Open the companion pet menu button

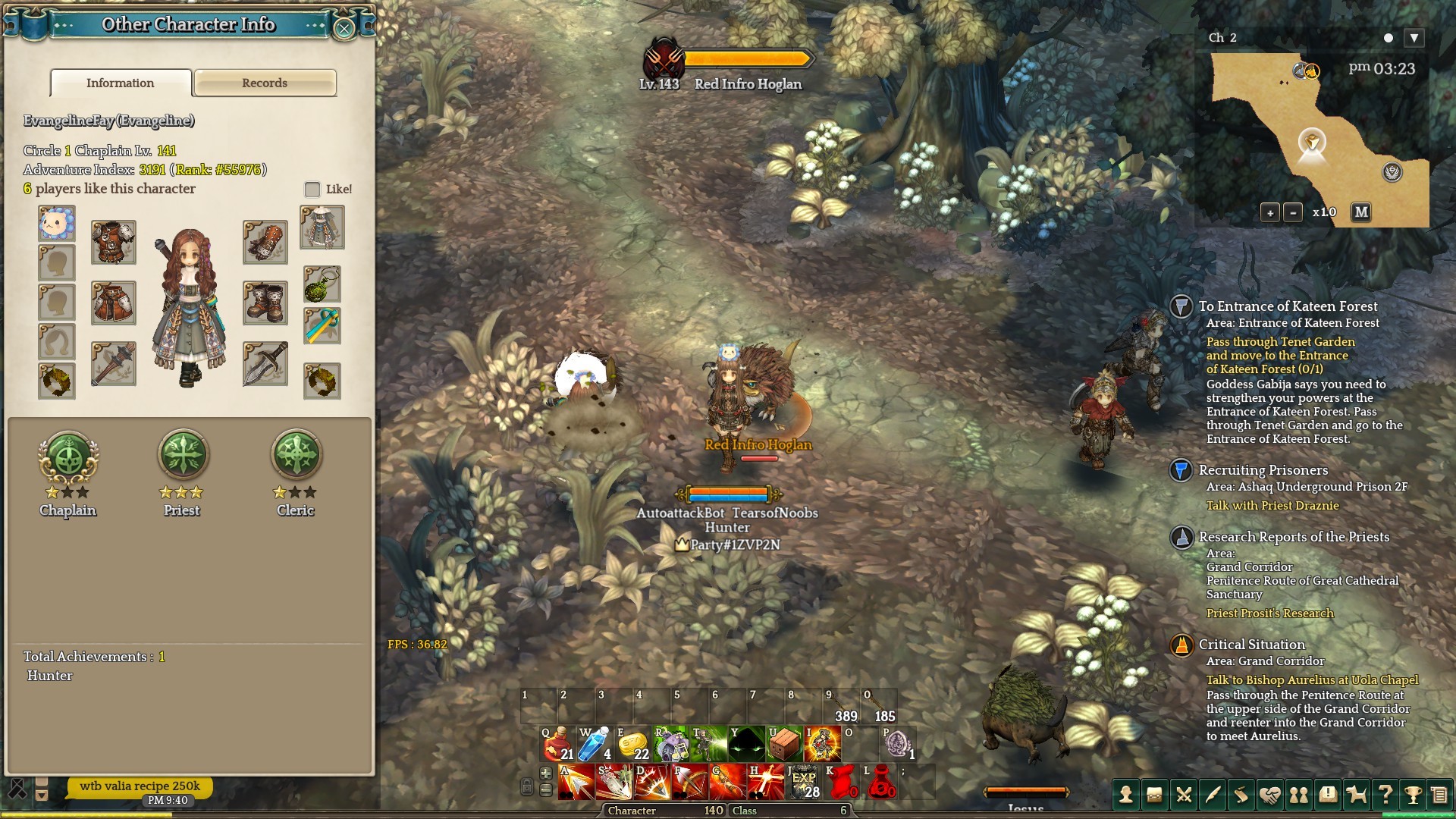[1356, 795]
